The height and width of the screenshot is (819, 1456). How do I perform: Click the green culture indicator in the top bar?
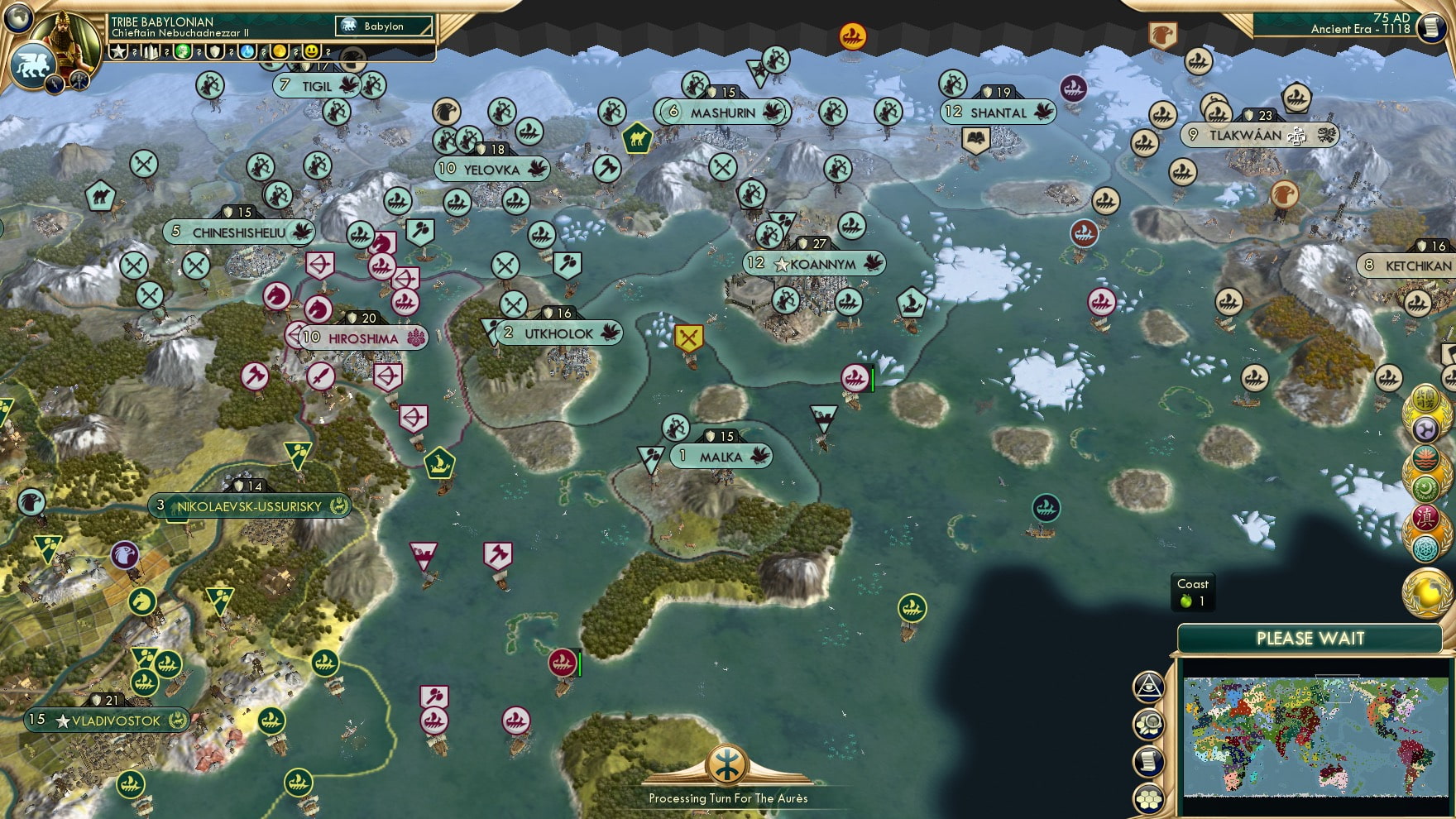(182, 52)
